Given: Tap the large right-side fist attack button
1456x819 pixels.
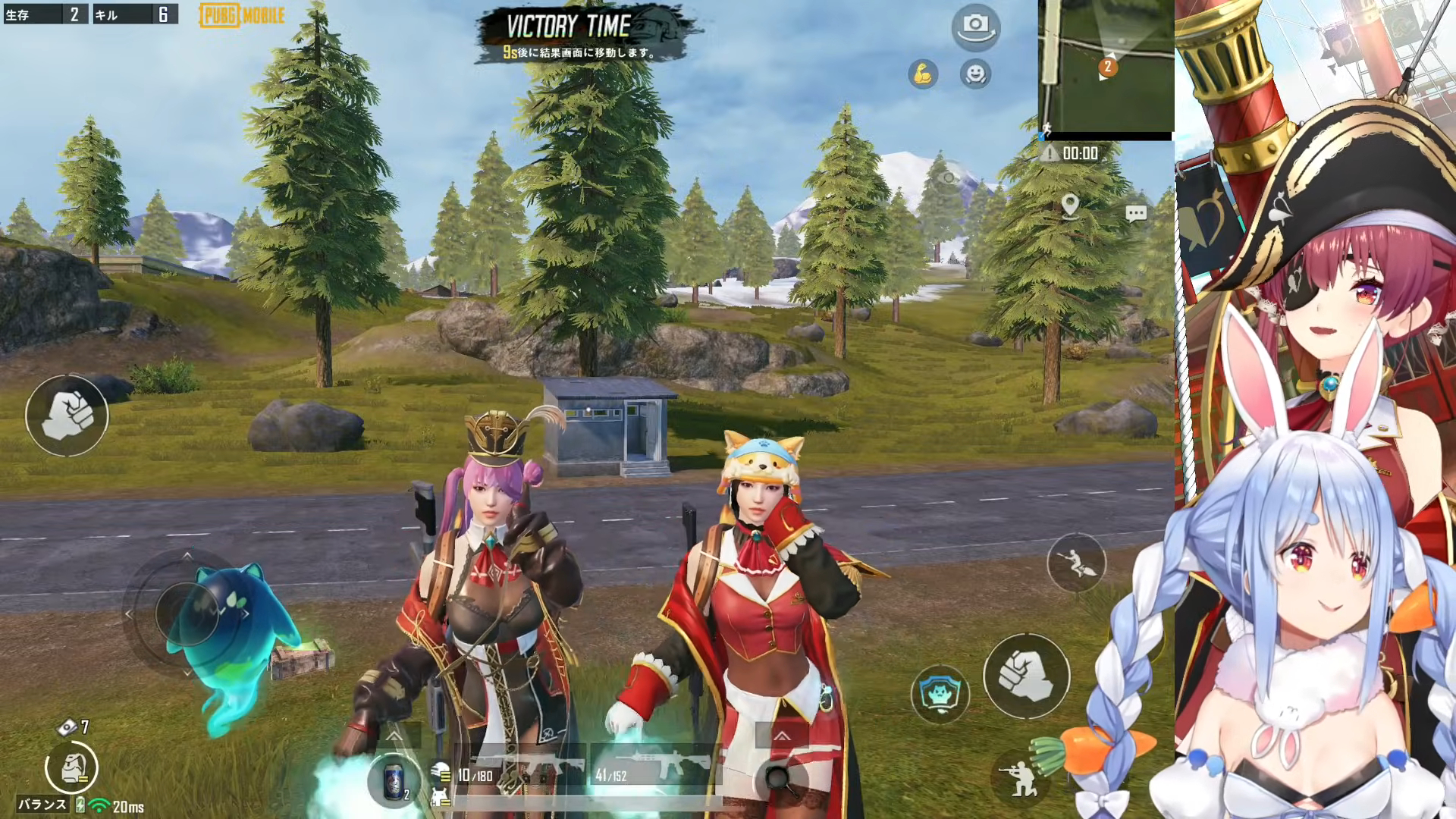Looking at the screenshot, I should 1026,676.
